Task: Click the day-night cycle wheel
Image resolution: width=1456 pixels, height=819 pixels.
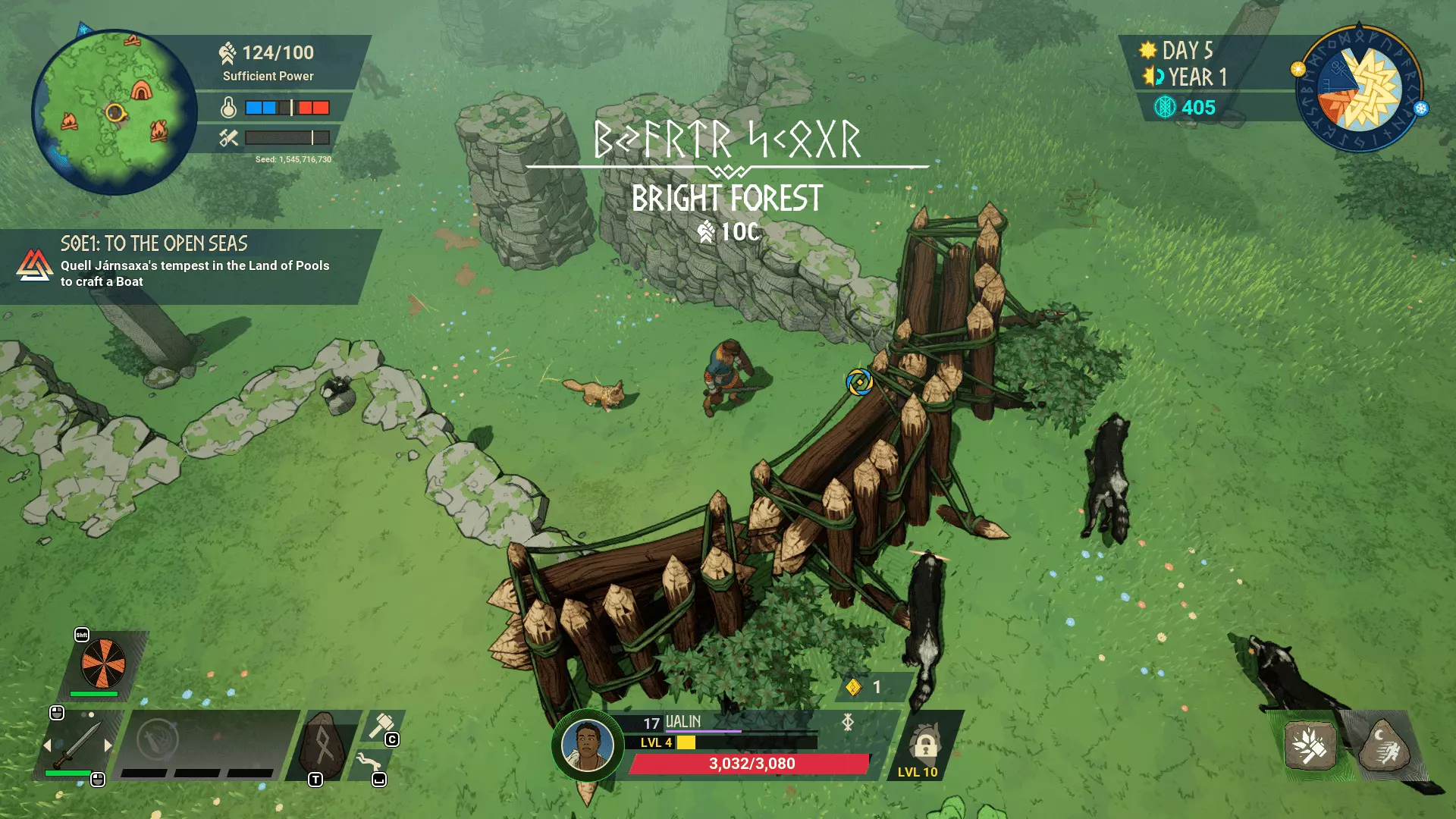Action: click(1359, 89)
